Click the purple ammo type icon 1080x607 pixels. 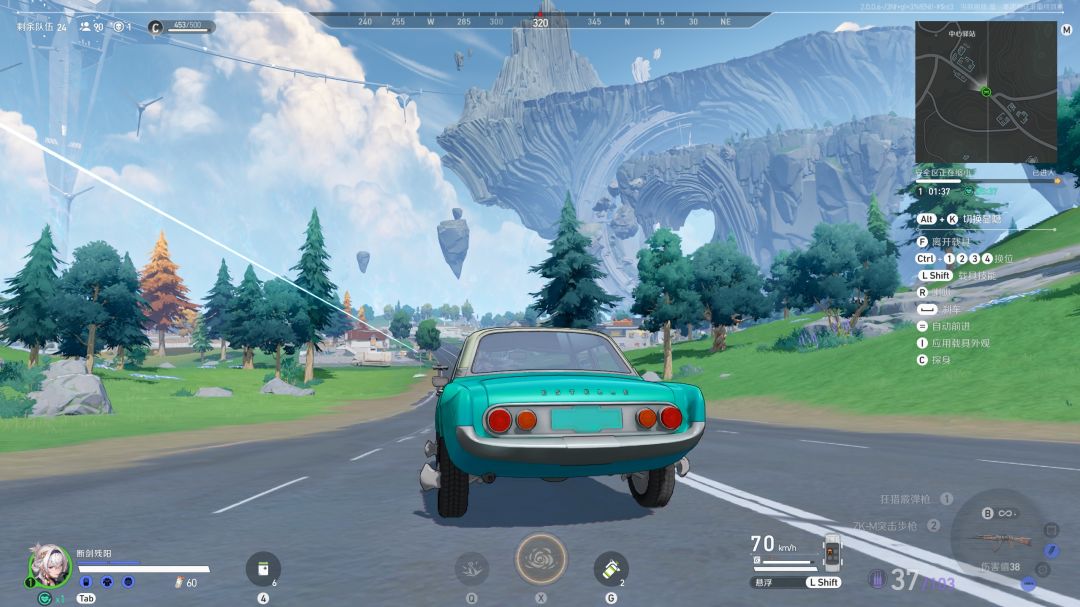pos(877,578)
